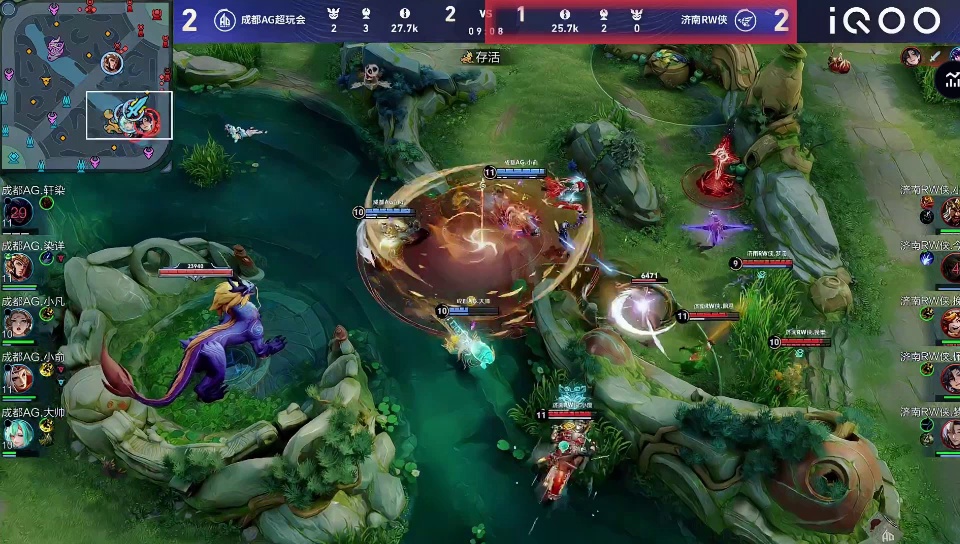Viewport: 960px width, 544px height.
Task: Open the chart statistics button
Action: (948, 83)
